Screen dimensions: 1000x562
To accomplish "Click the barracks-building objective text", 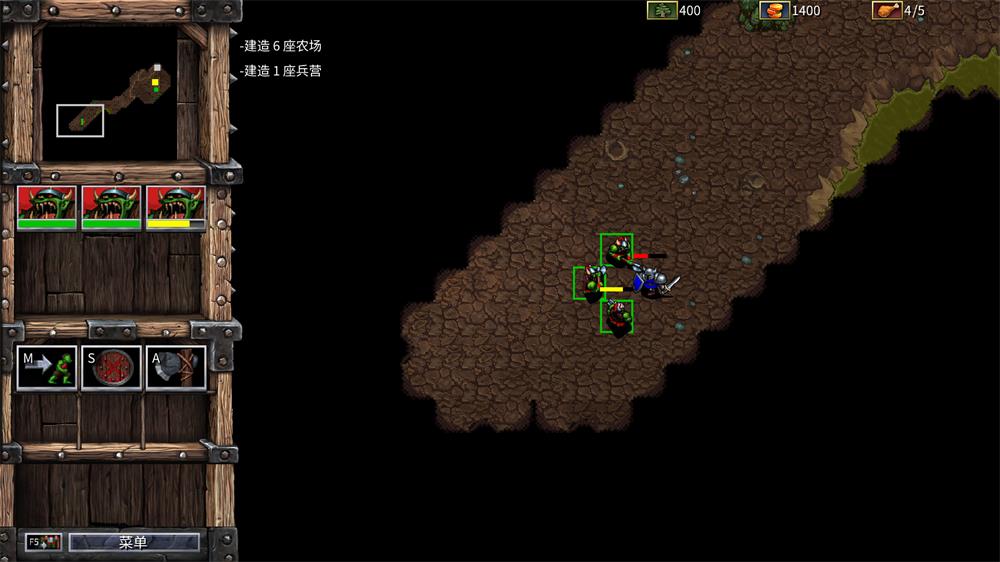I will point(282,71).
